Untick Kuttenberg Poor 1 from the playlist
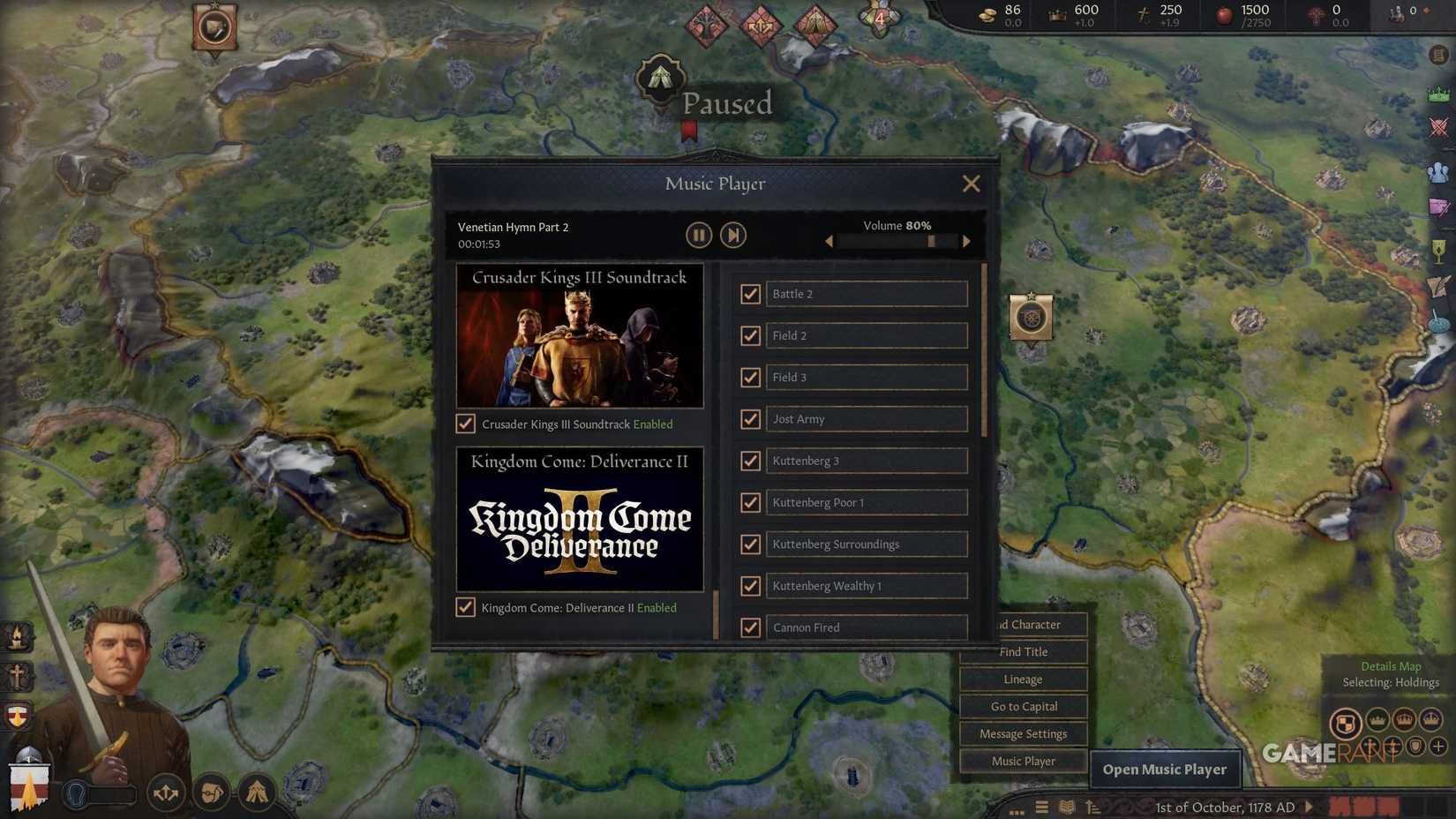1456x819 pixels. [751, 502]
